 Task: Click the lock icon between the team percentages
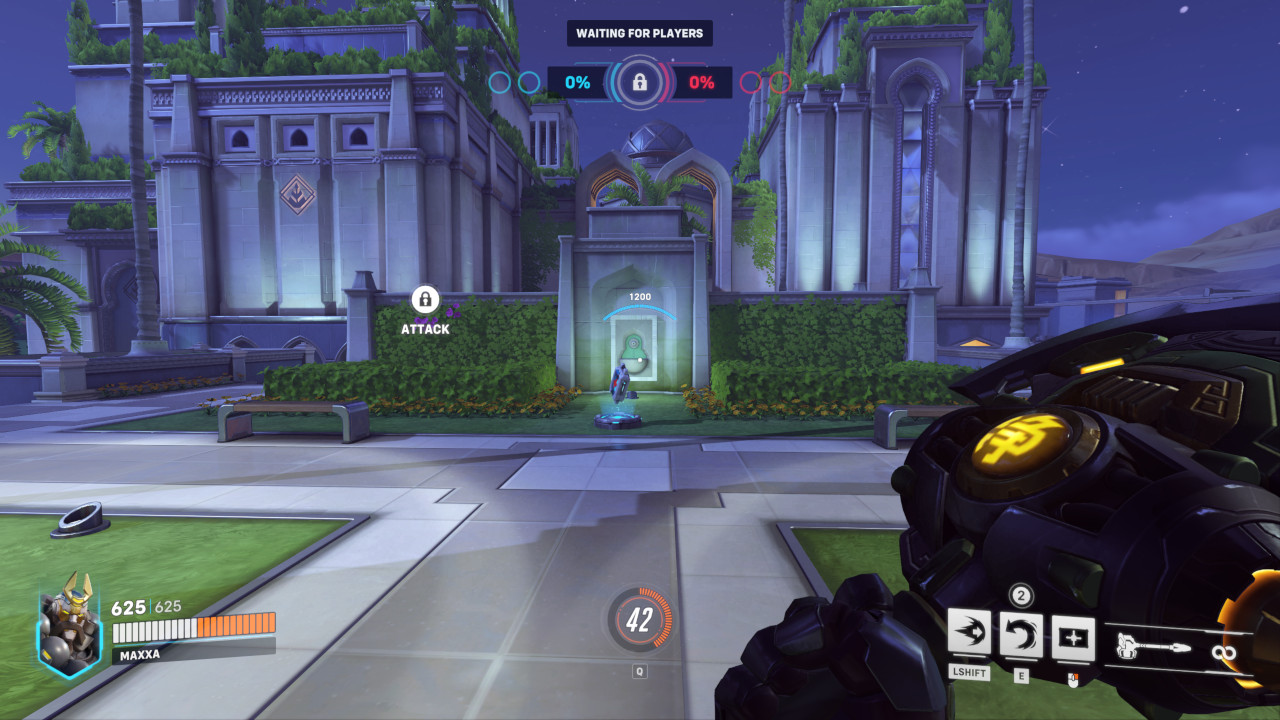coord(640,82)
